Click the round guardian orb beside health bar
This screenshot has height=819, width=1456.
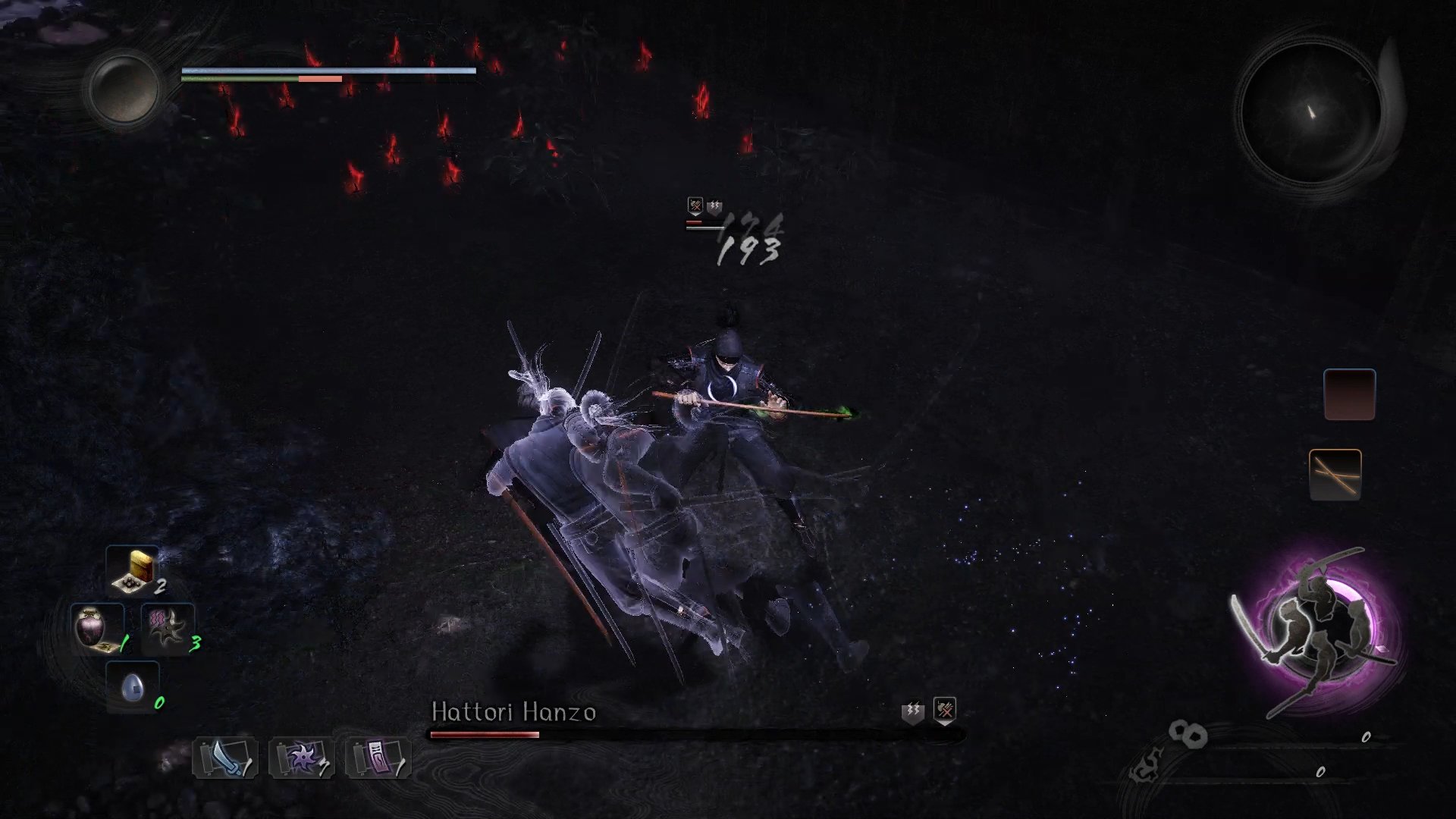tap(124, 89)
